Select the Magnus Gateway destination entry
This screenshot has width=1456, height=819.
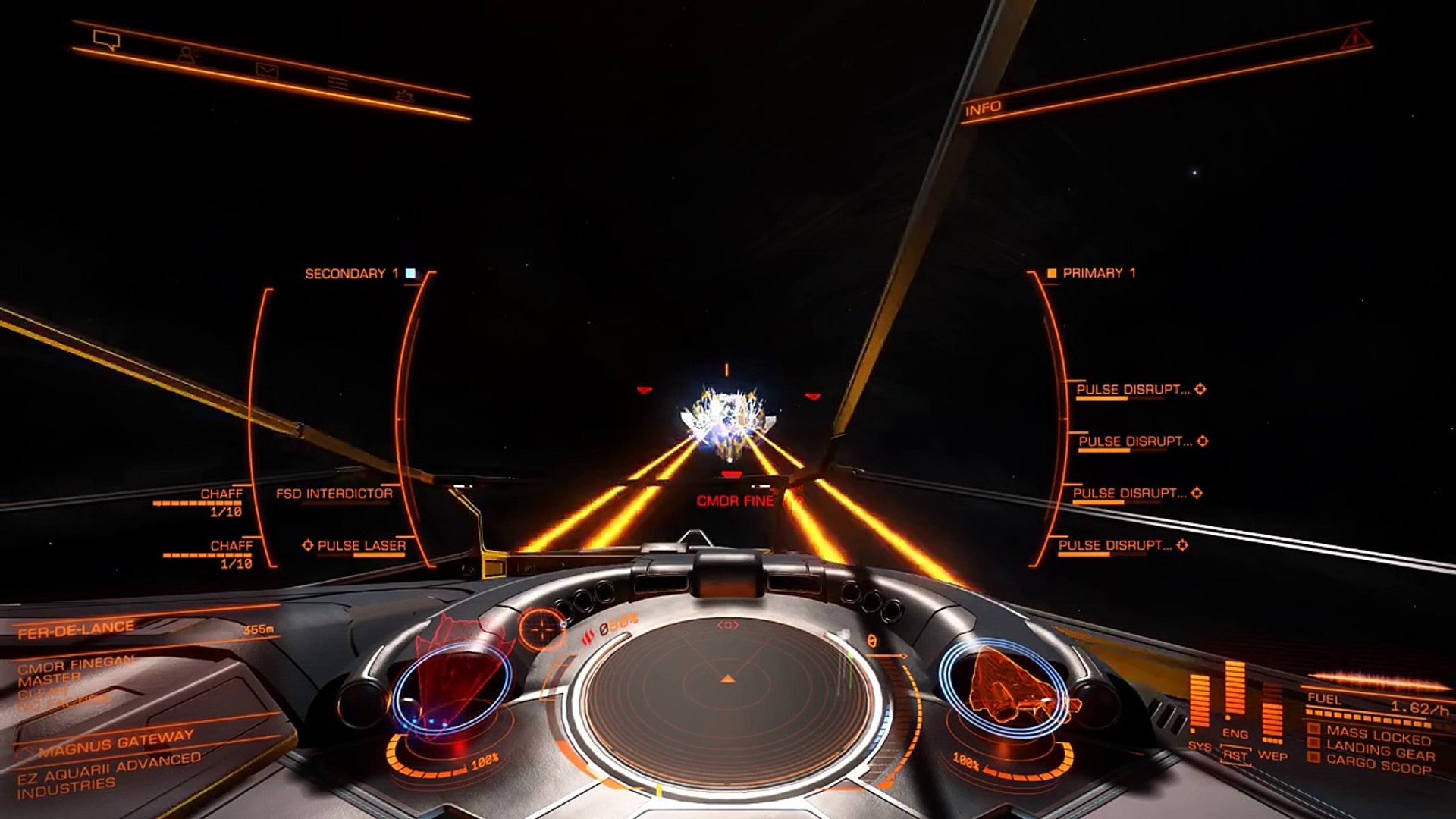[x=116, y=743]
